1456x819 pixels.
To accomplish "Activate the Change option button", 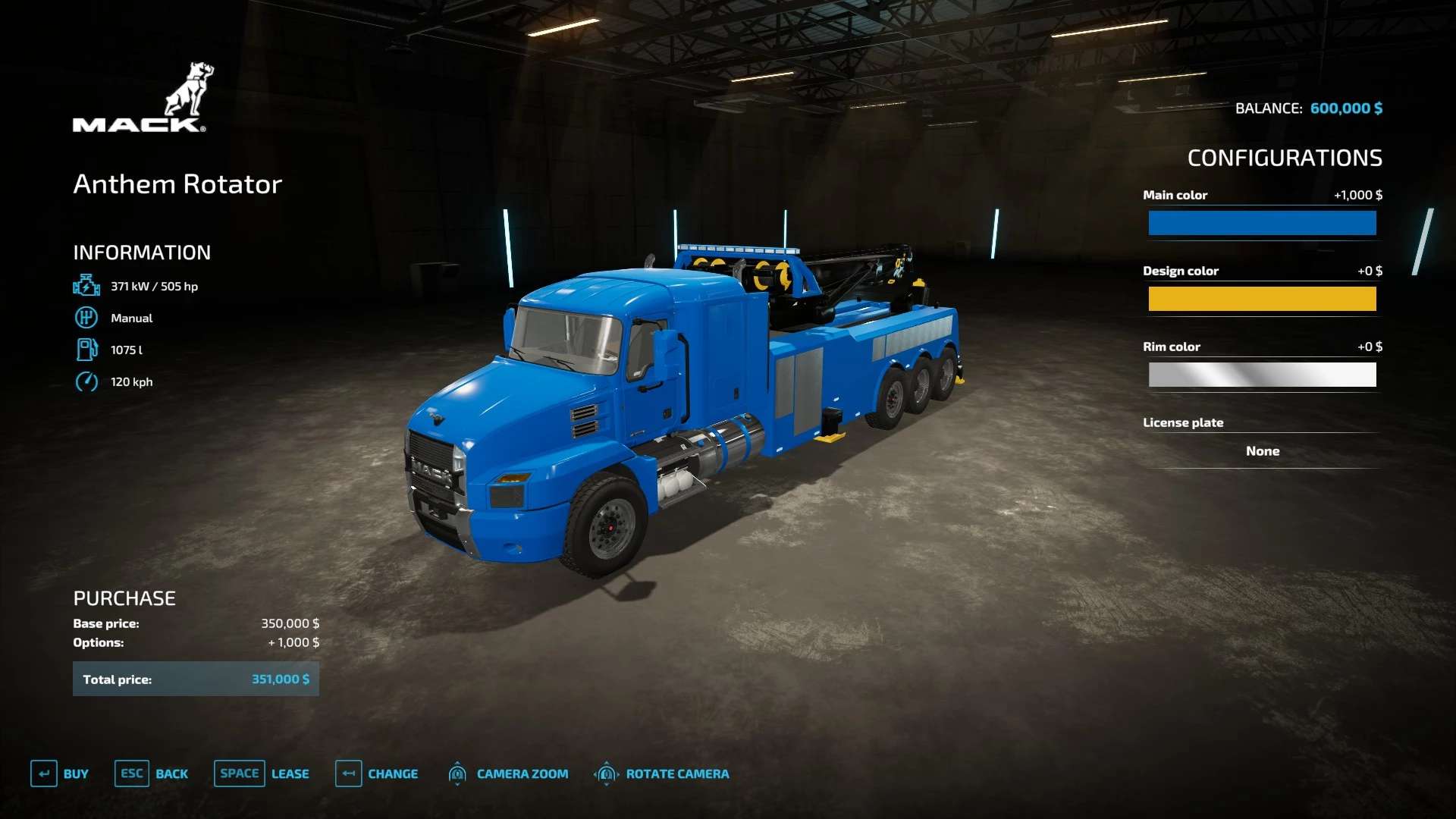I will coord(377,773).
